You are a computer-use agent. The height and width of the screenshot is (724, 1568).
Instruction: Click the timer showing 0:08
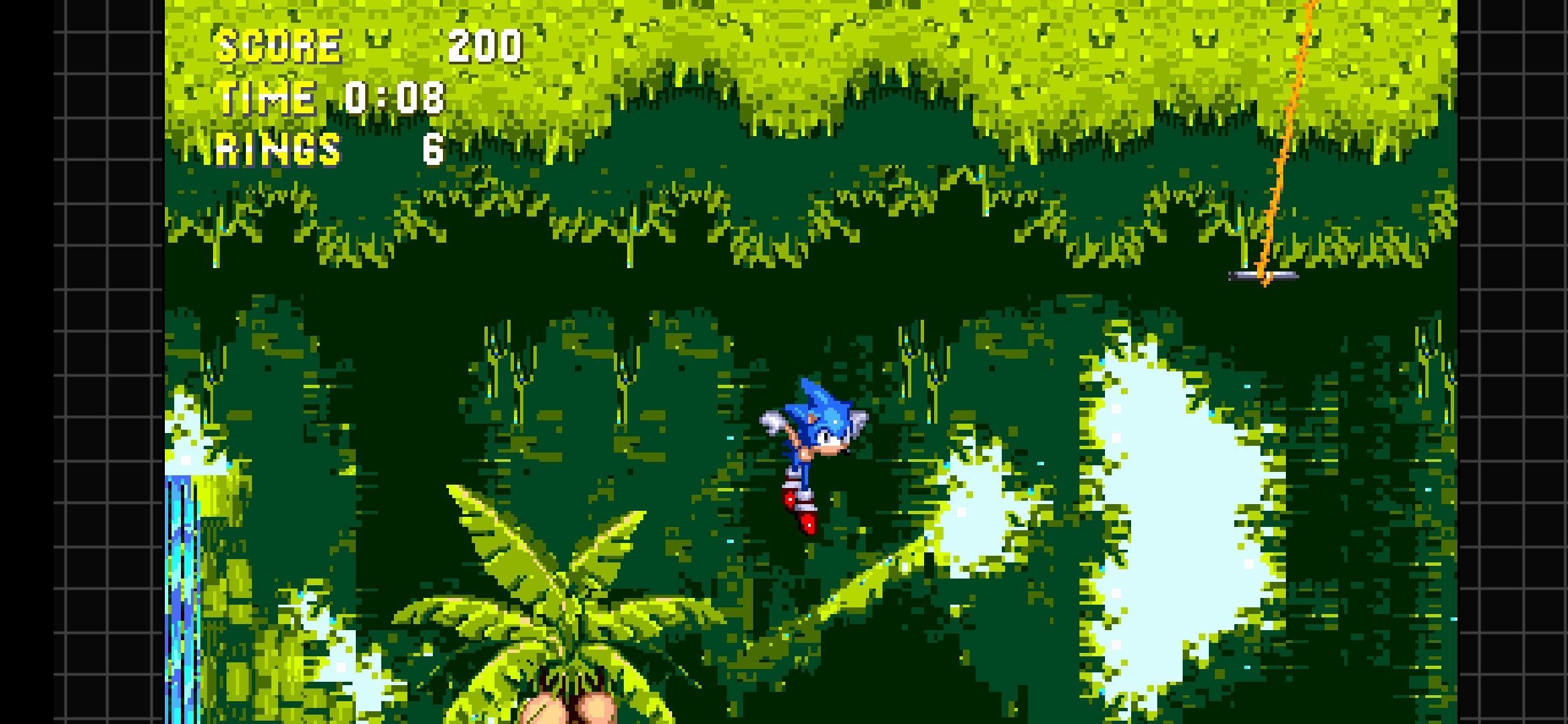393,97
